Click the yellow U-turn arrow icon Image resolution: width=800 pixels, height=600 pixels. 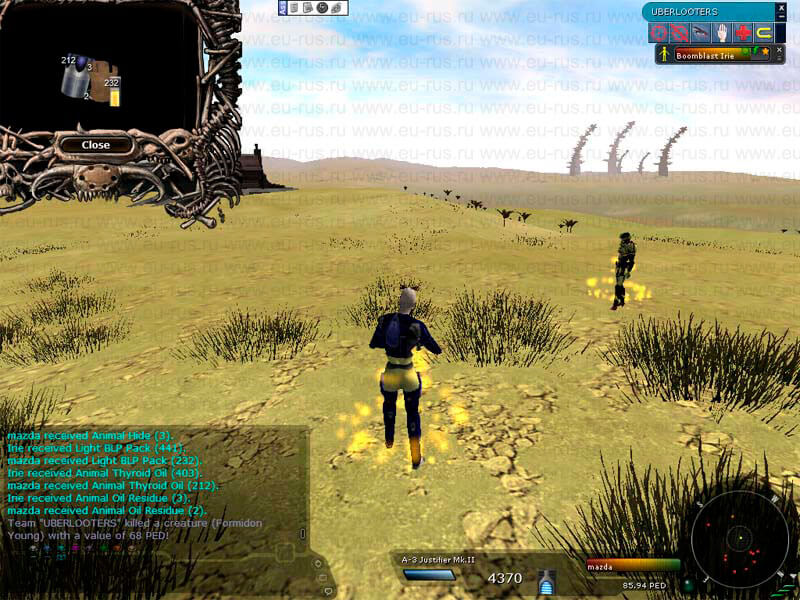(765, 33)
